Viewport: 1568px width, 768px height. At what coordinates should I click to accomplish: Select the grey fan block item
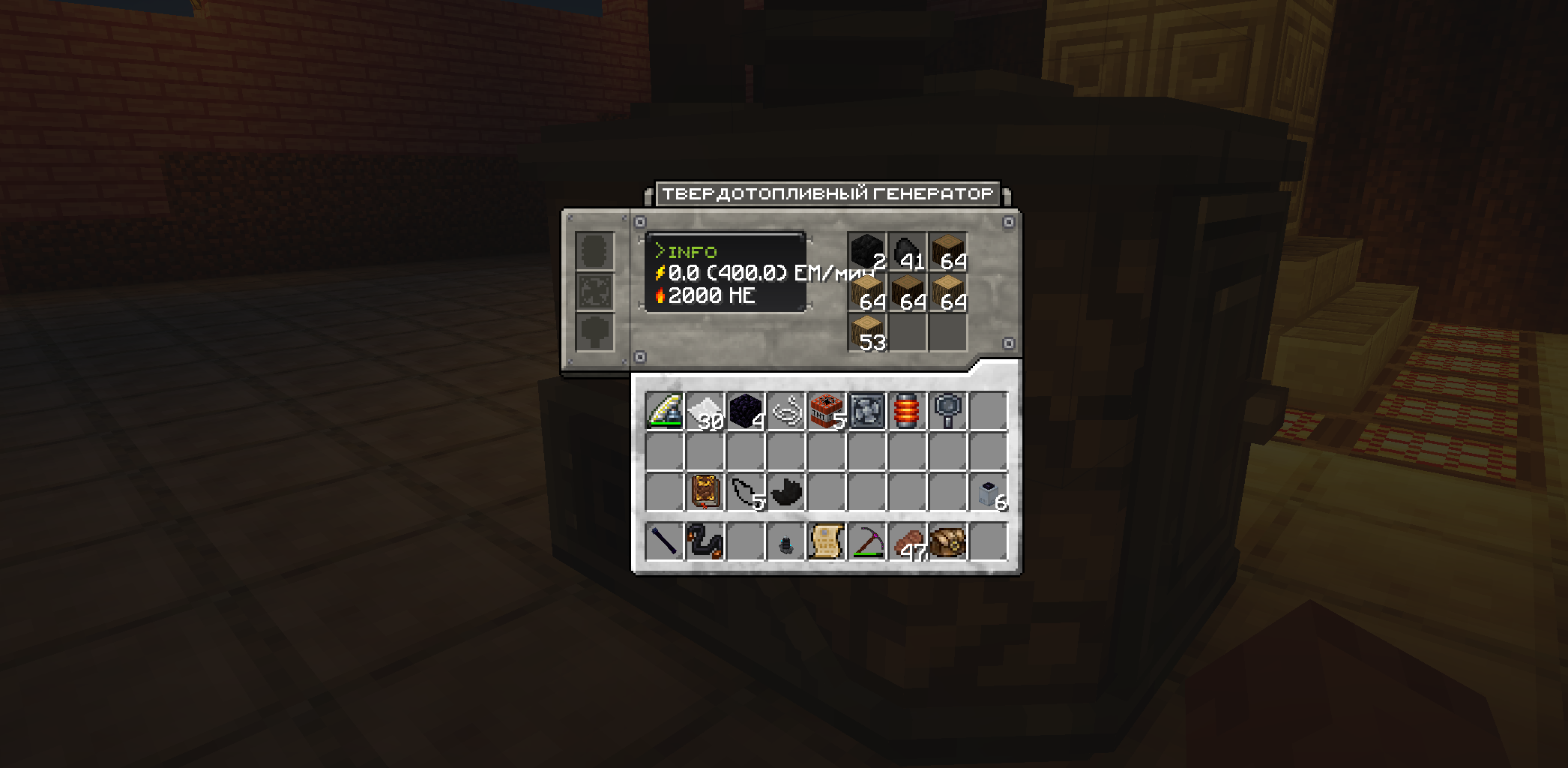point(867,411)
